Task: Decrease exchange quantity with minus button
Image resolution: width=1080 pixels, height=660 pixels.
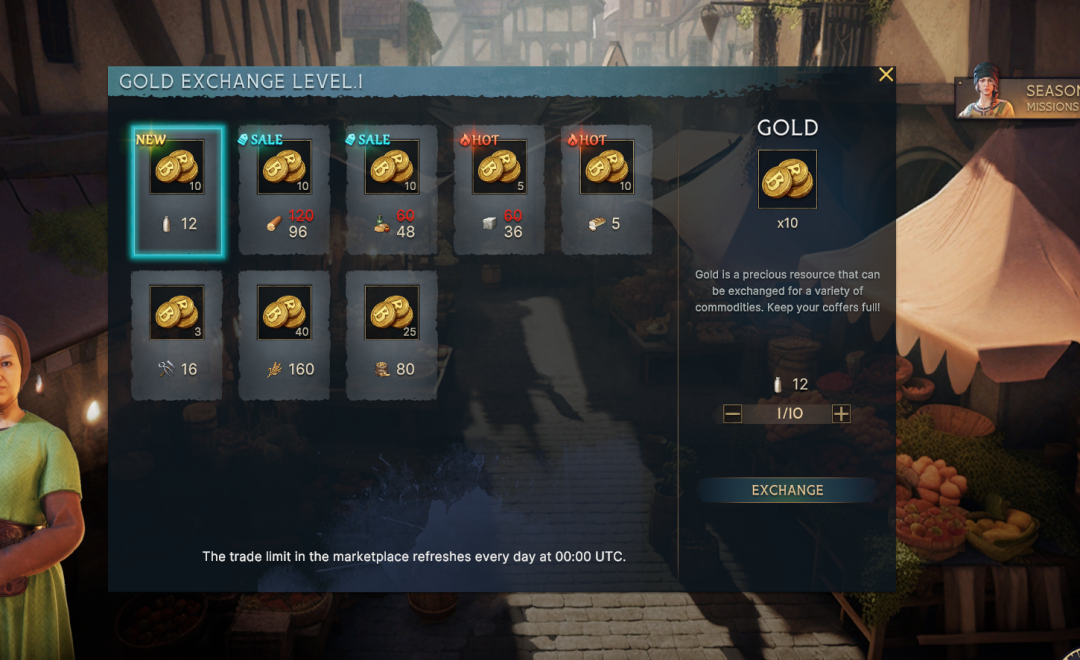Action: point(733,414)
